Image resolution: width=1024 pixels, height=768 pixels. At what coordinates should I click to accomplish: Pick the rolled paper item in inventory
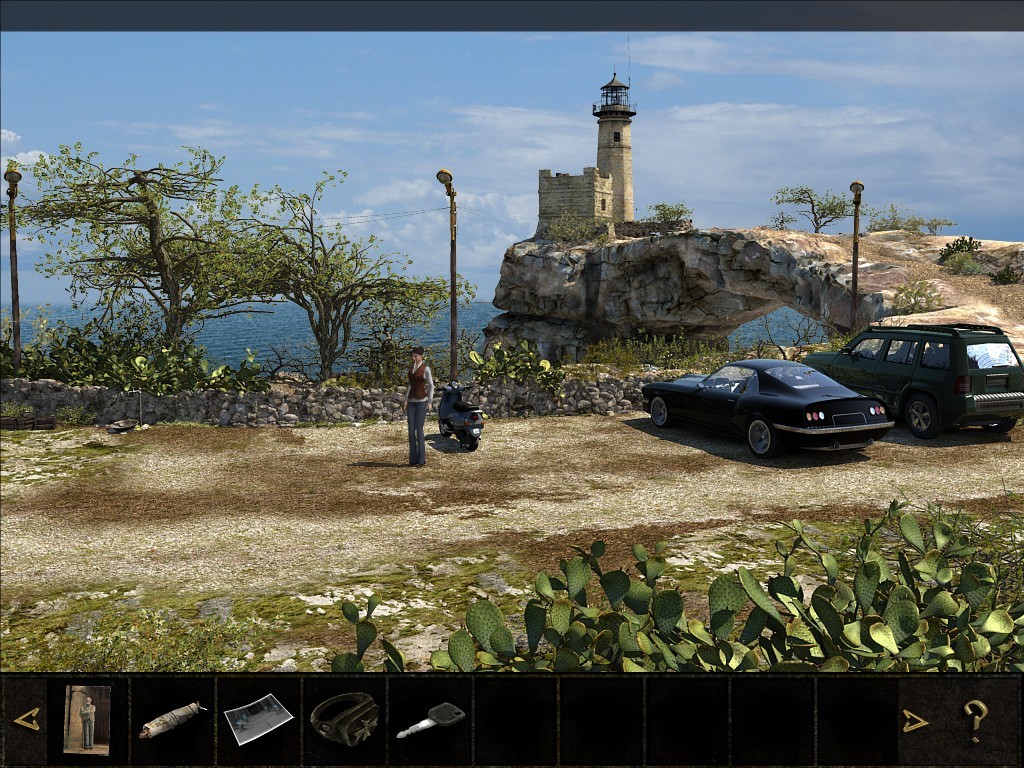(172, 720)
